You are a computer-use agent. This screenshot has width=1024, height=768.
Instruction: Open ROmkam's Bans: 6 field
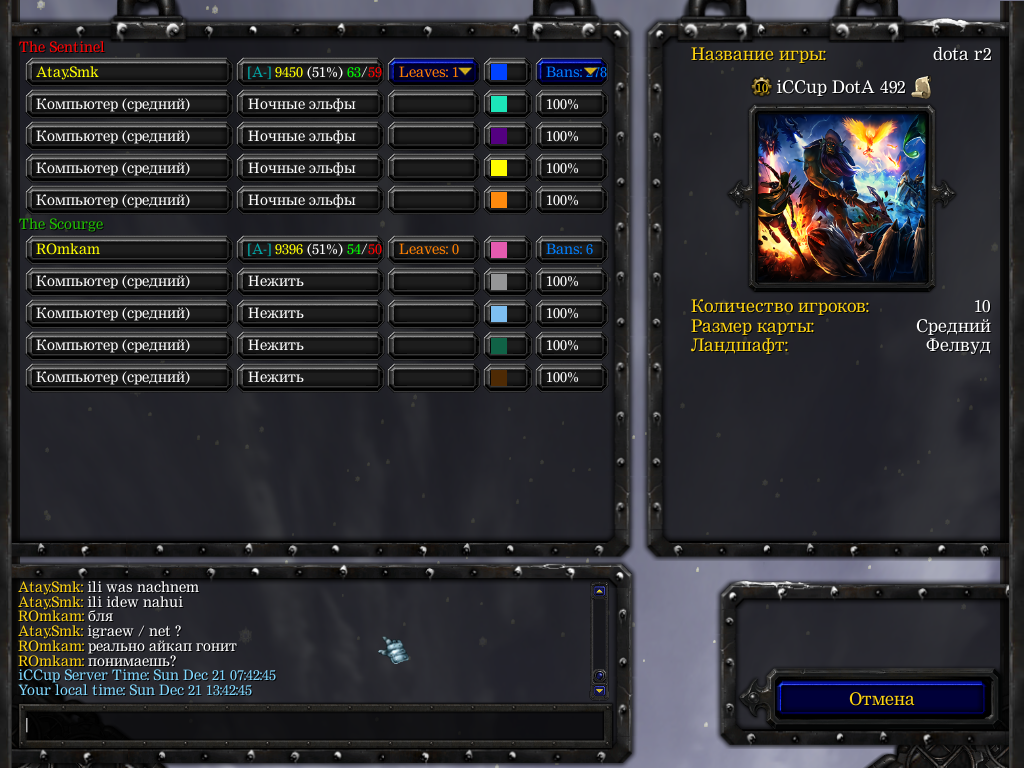coord(572,249)
